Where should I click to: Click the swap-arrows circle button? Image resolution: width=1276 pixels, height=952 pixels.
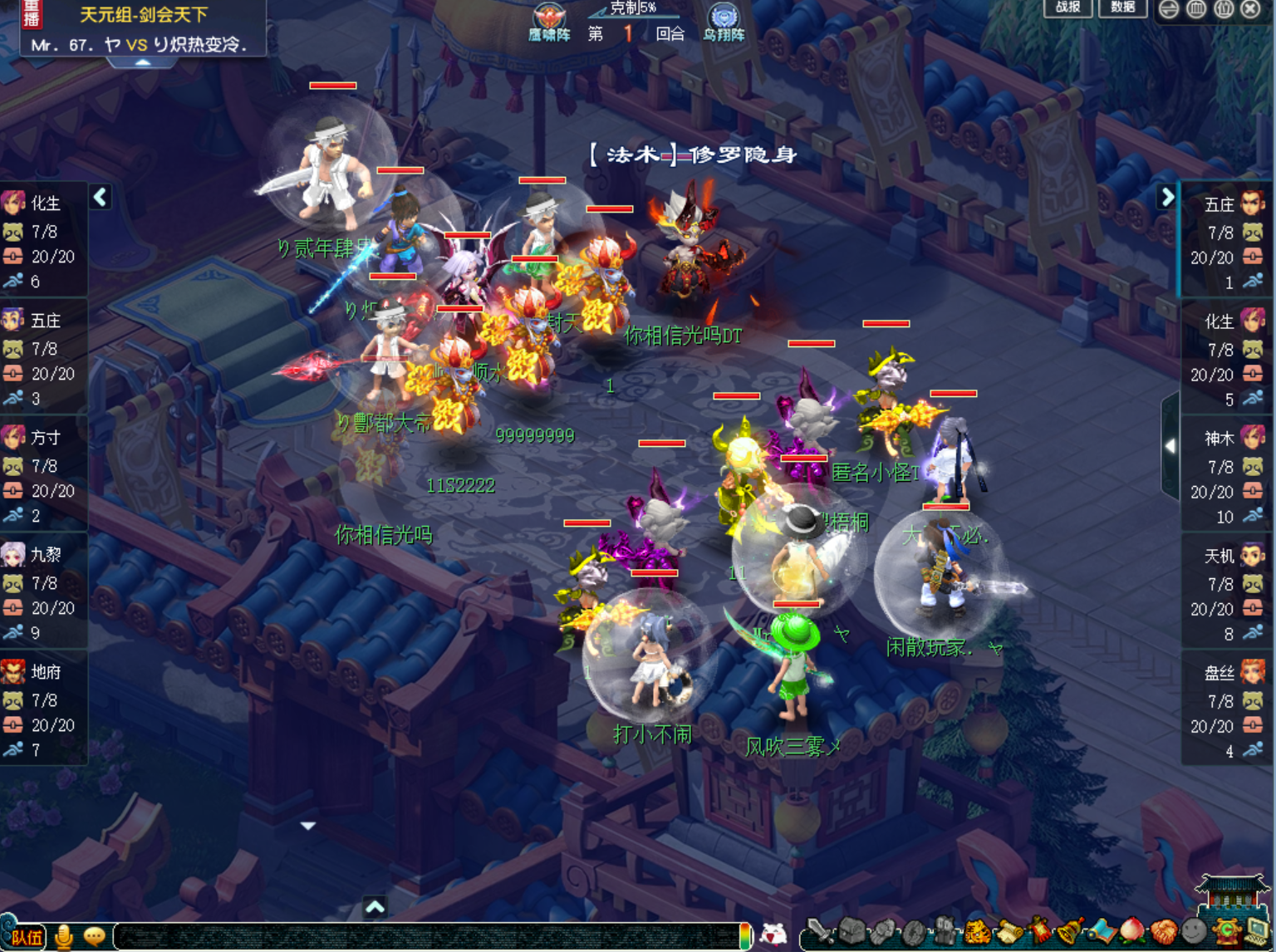coord(1169,9)
